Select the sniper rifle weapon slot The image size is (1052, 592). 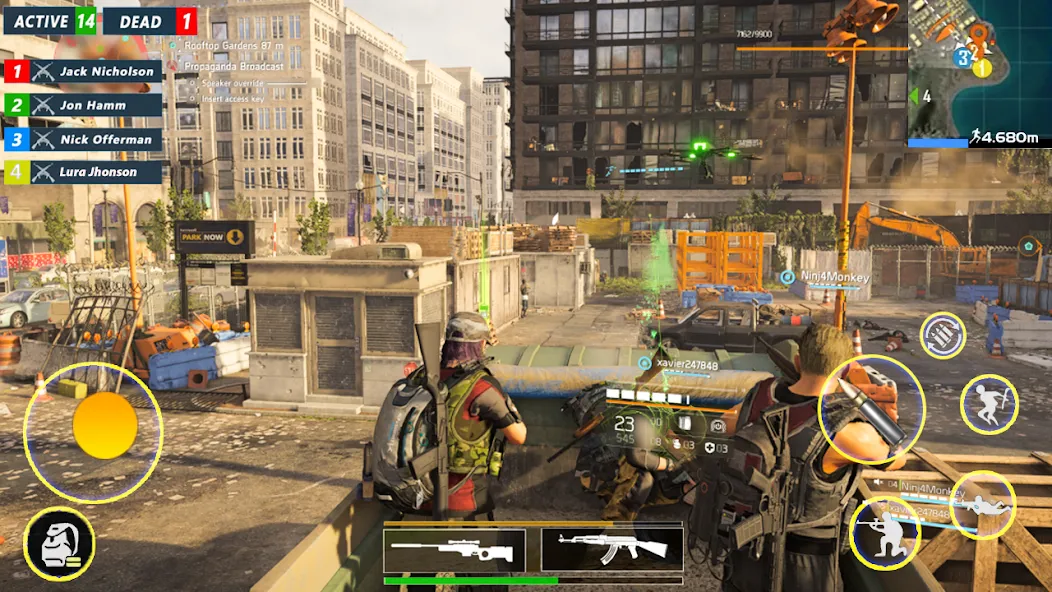[x=454, y=550]
